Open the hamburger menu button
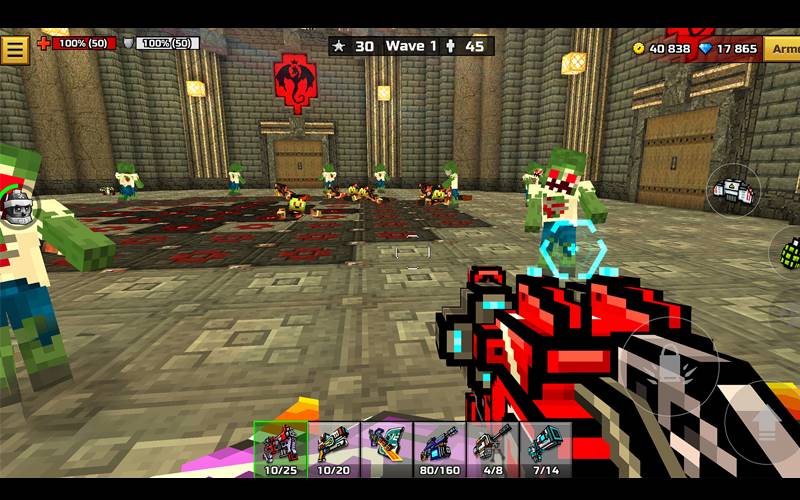This screenshot has width=800, height=500. click(x=15, y=49)
